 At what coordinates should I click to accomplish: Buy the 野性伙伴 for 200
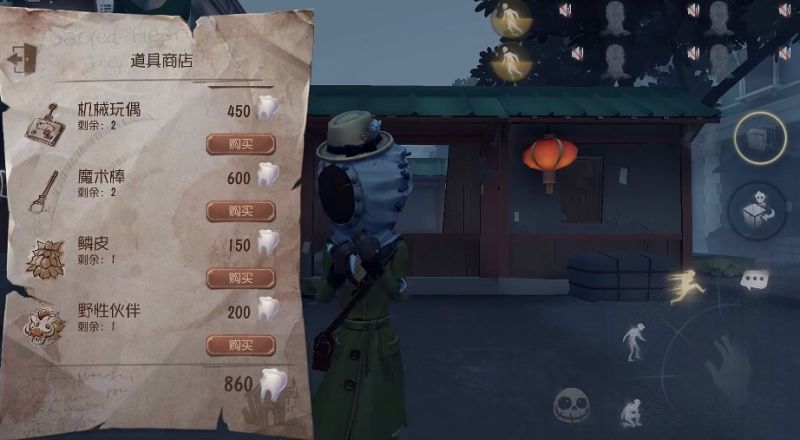[x=240, y=345]
